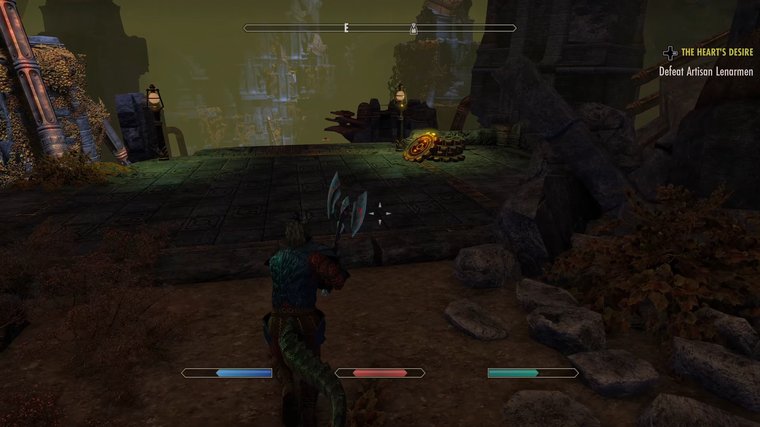
Task: Click the quest marker on the compass
Action: (x=414, y=29)
